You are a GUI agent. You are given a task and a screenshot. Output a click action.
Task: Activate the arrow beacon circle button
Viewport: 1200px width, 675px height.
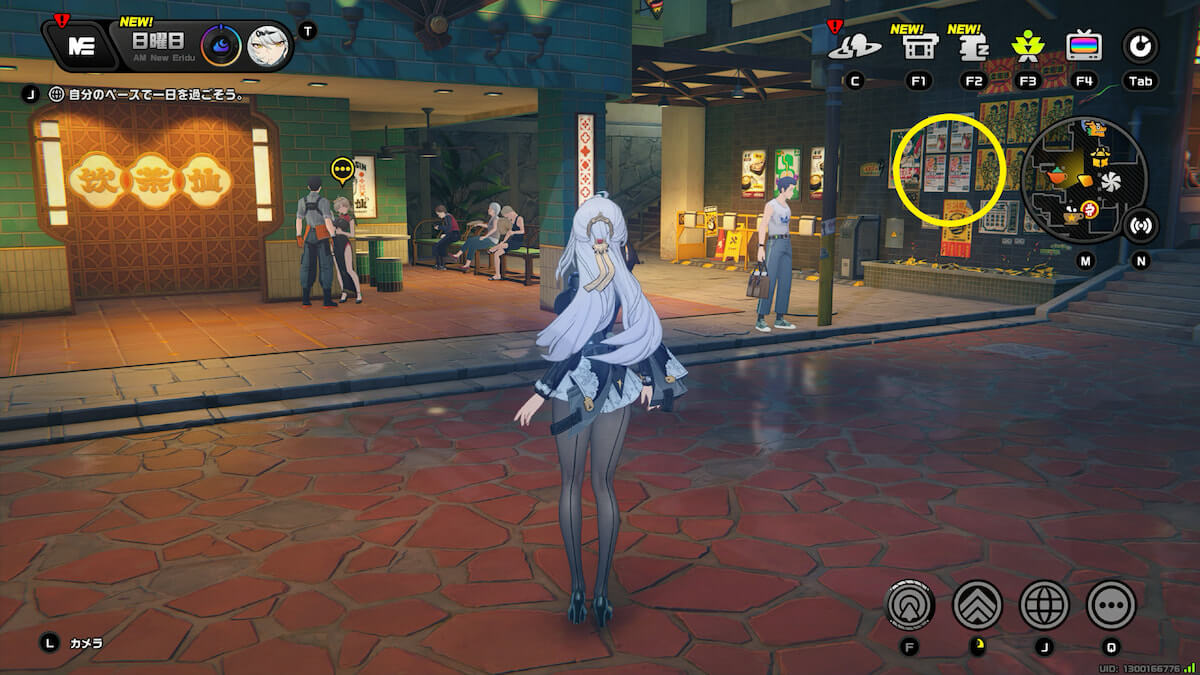[x=910, y=604]
